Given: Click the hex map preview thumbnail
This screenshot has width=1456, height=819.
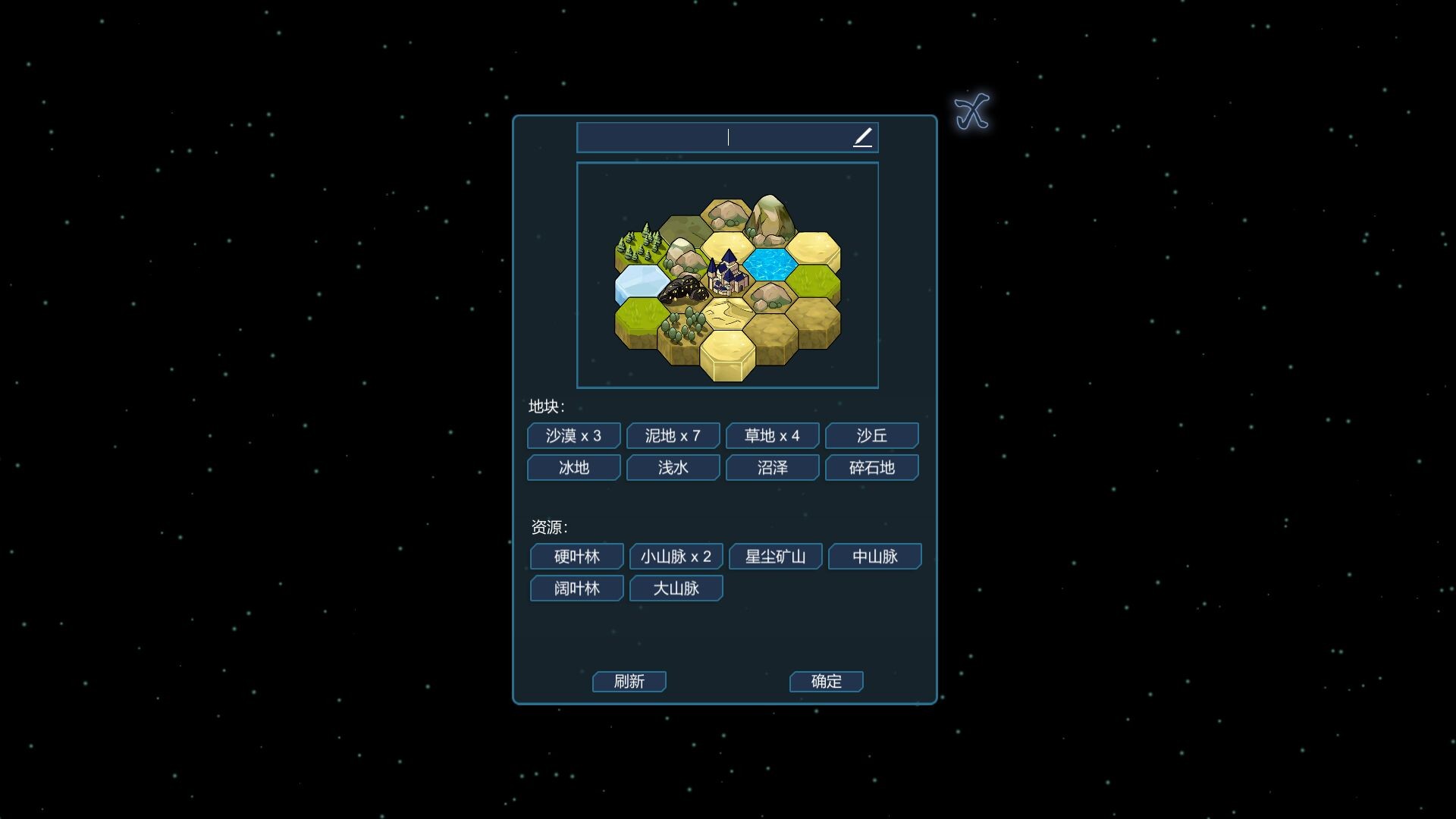Looking at the screenshot, I should [727, 275].
